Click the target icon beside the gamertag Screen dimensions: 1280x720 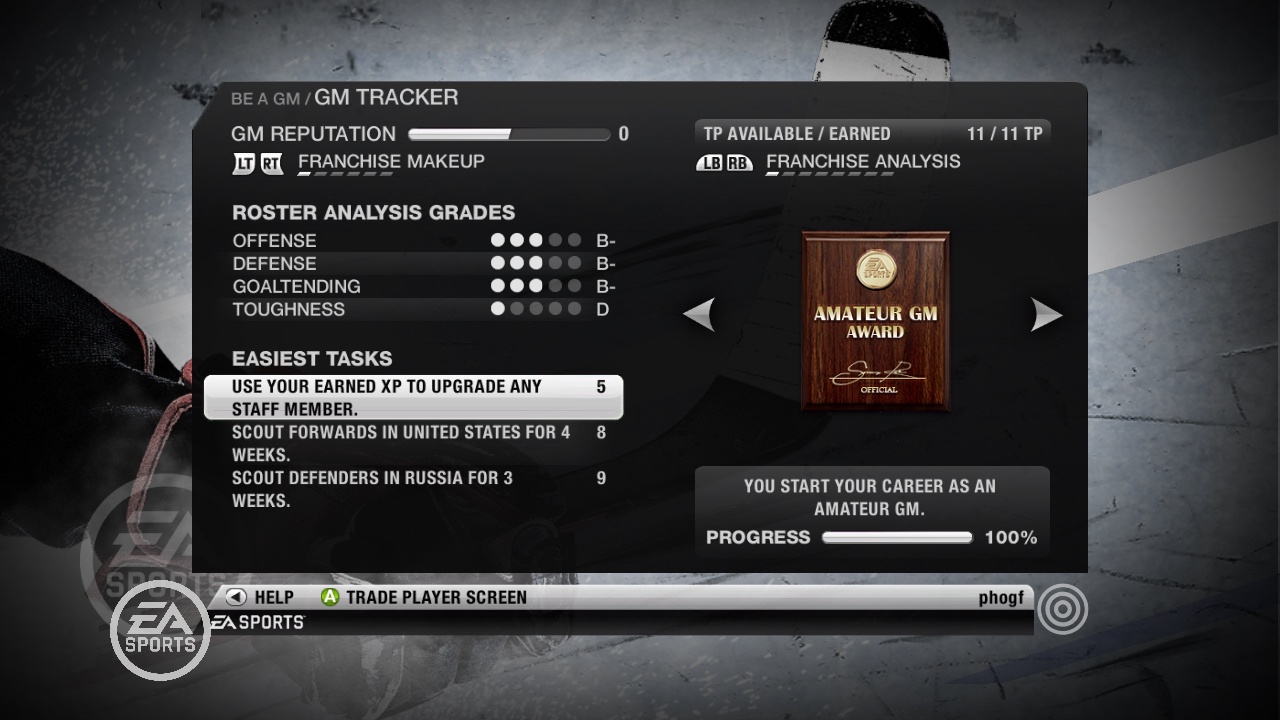1061,608
